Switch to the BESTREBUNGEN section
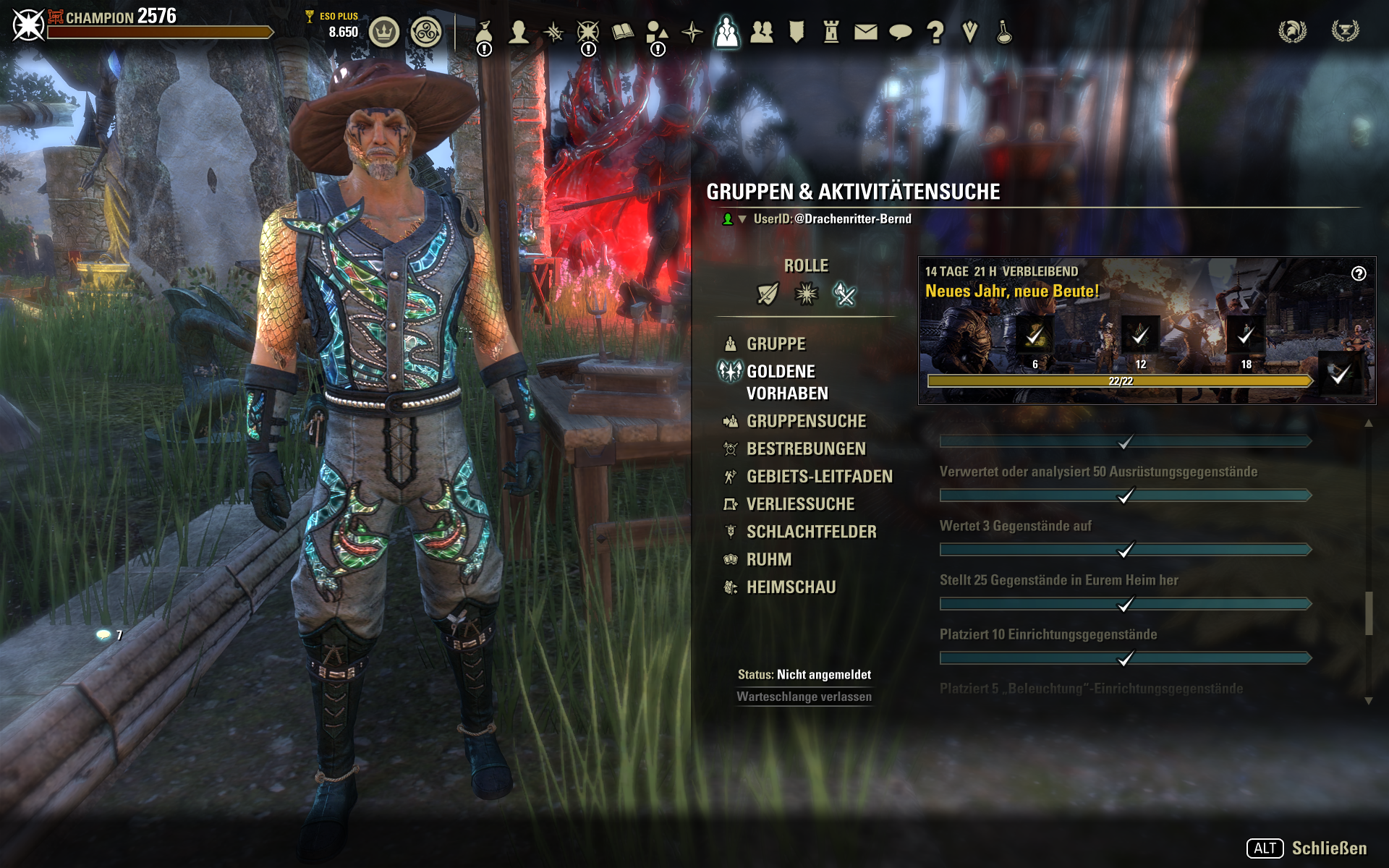Viewport: 1389px width, 868px height. pyautogui.click(x=806, y=449)
